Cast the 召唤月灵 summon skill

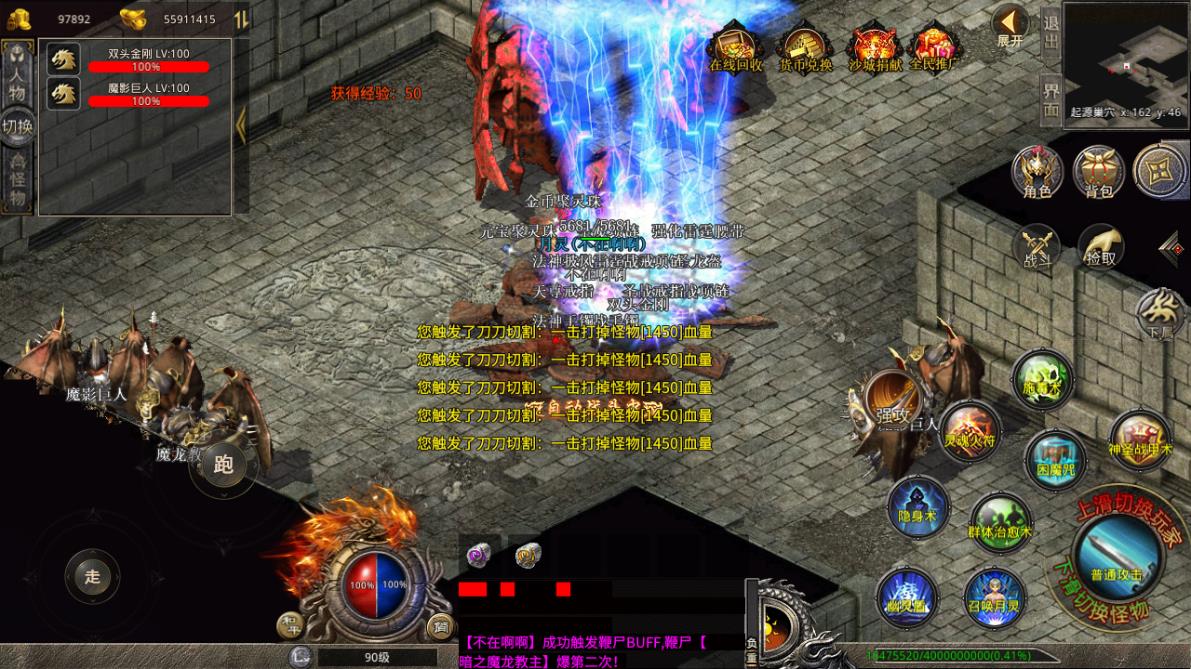995,598
